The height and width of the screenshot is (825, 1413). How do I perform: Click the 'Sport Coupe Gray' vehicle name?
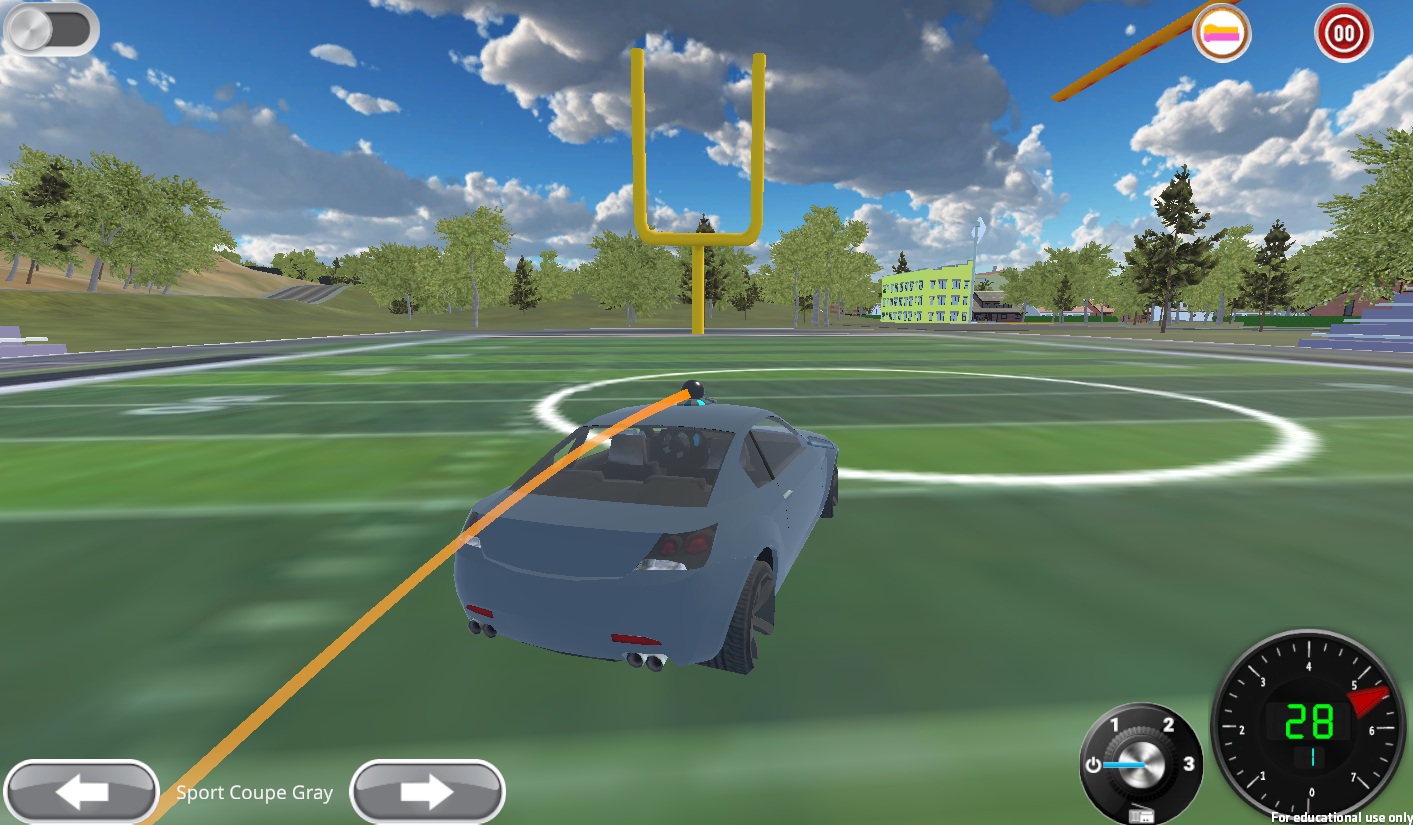point(254,792)
